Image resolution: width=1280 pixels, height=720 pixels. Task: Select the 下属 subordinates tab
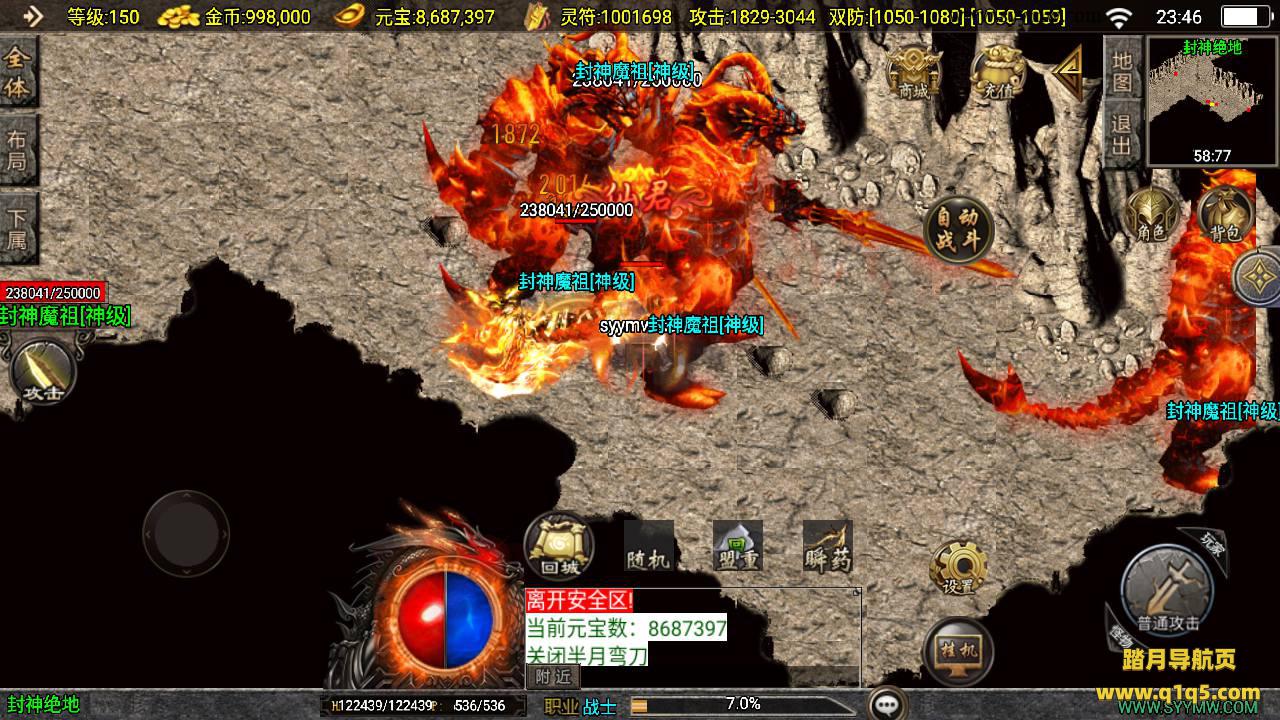[x=18, y=227]
